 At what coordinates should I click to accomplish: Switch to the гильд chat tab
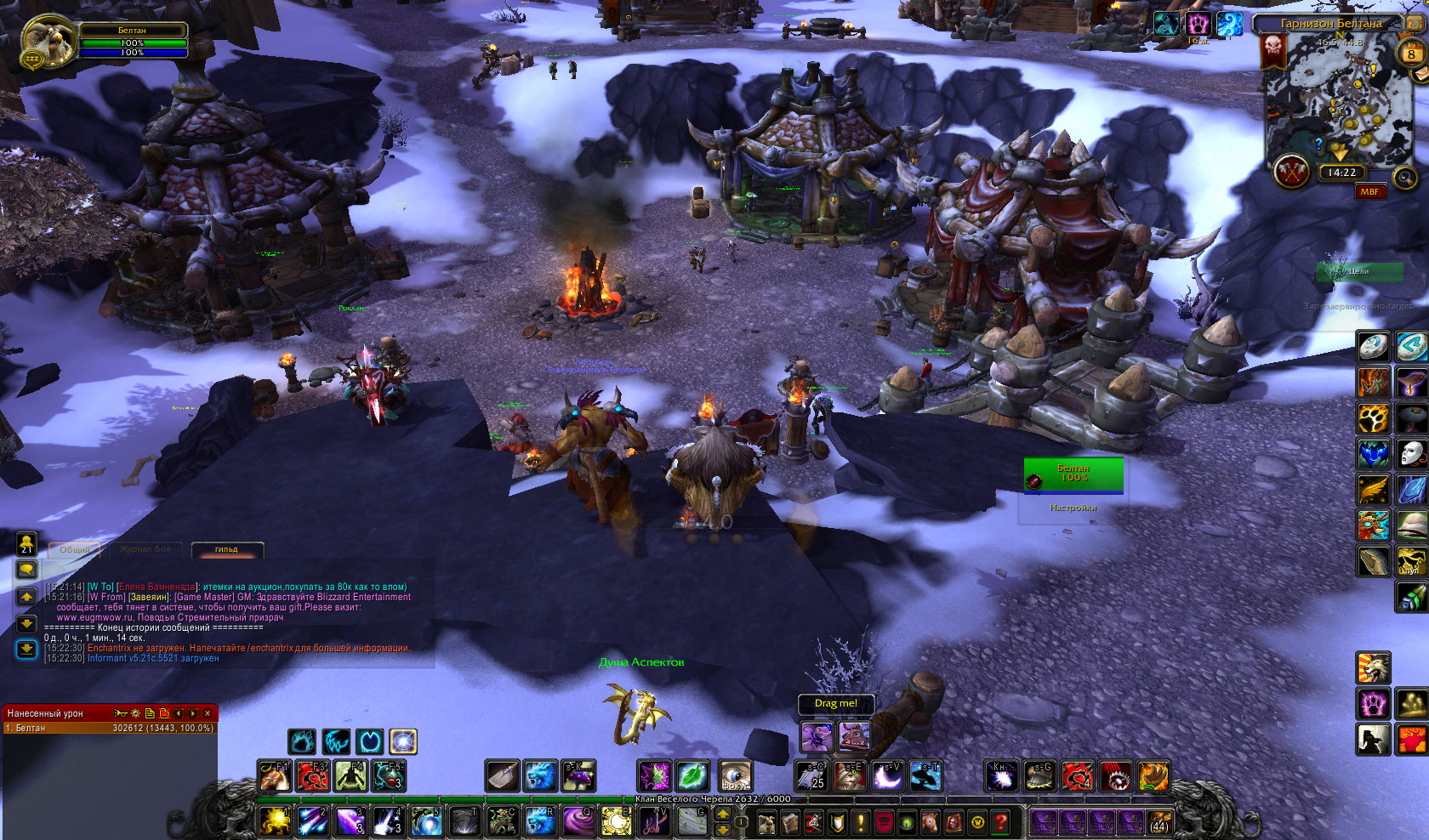click(x=227, y=549)
